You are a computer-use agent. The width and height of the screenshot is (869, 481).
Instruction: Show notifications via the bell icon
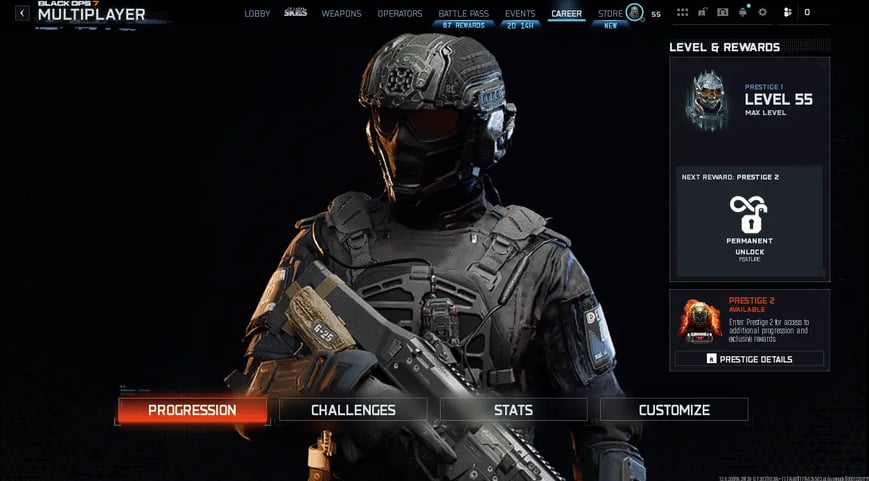(743, 13)
